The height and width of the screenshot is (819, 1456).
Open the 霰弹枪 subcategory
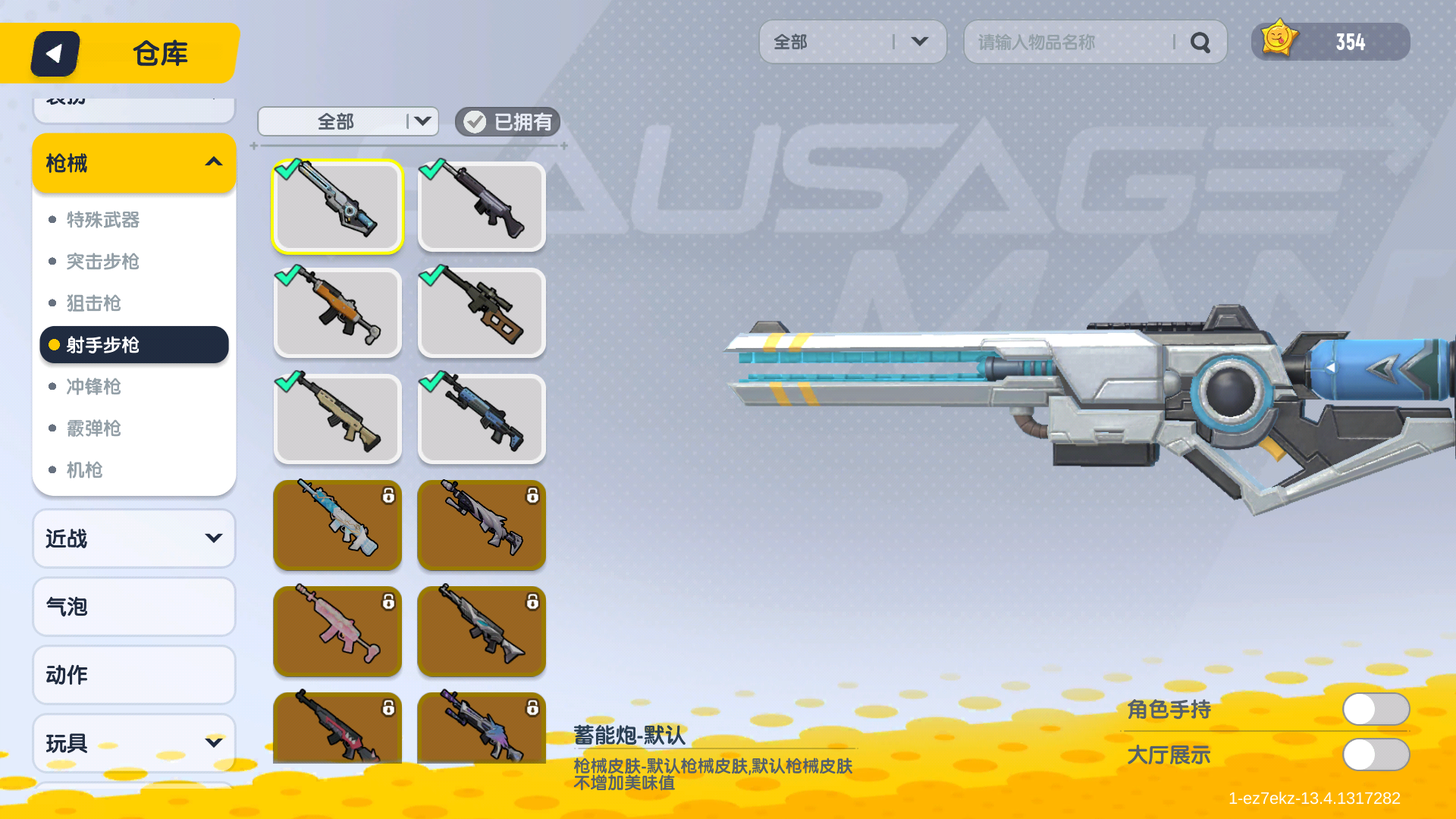94,428
